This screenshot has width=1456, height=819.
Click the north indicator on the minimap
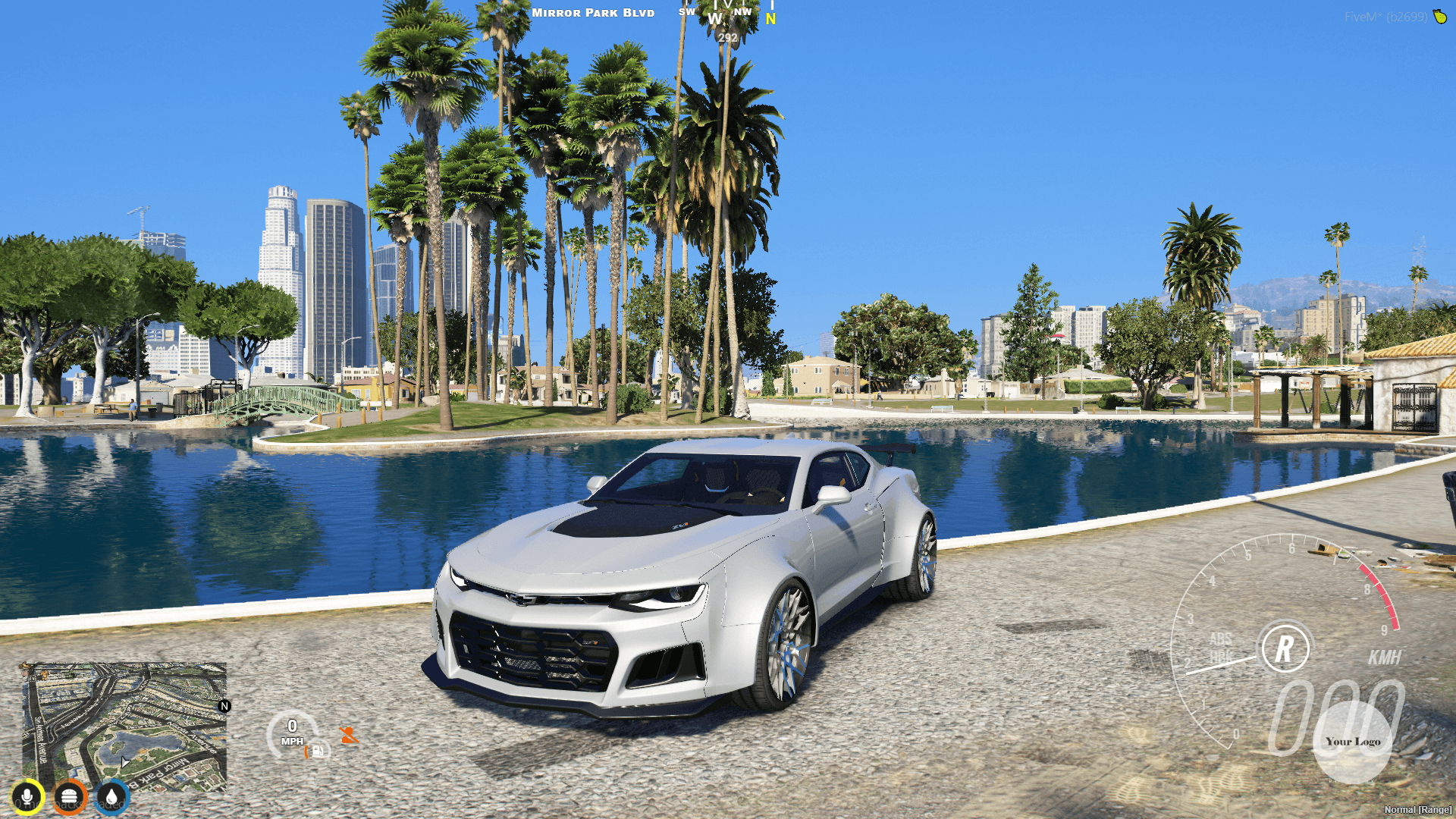click(x=224, y=705)
